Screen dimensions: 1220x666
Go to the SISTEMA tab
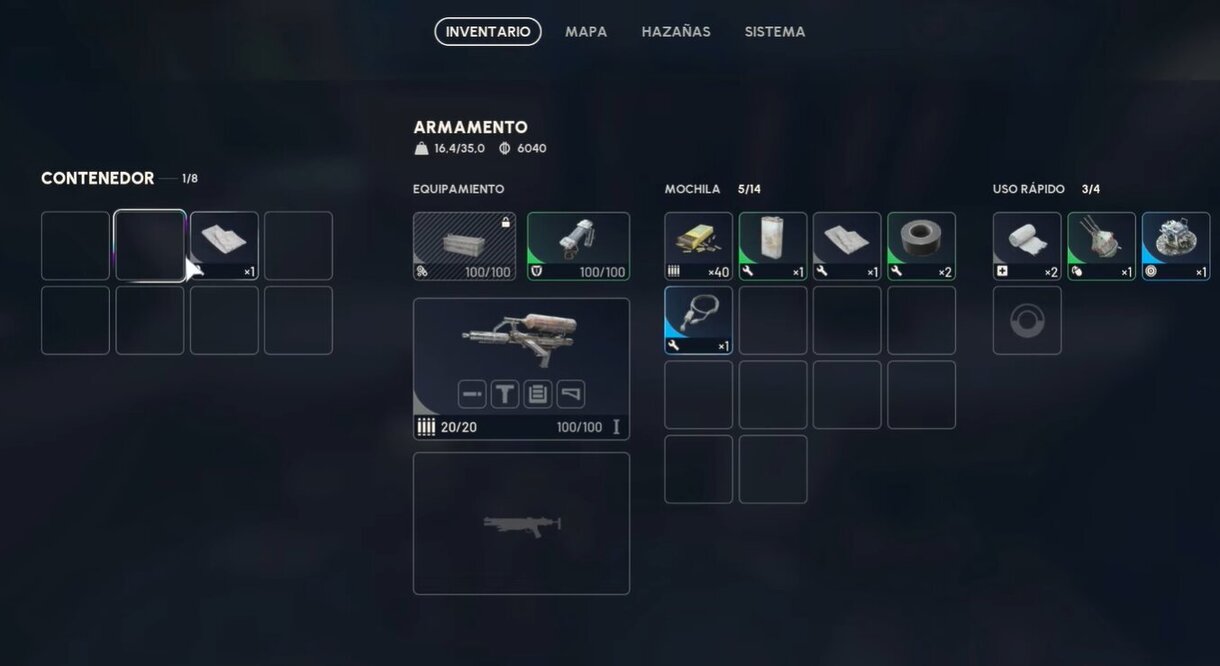(775, 32)
